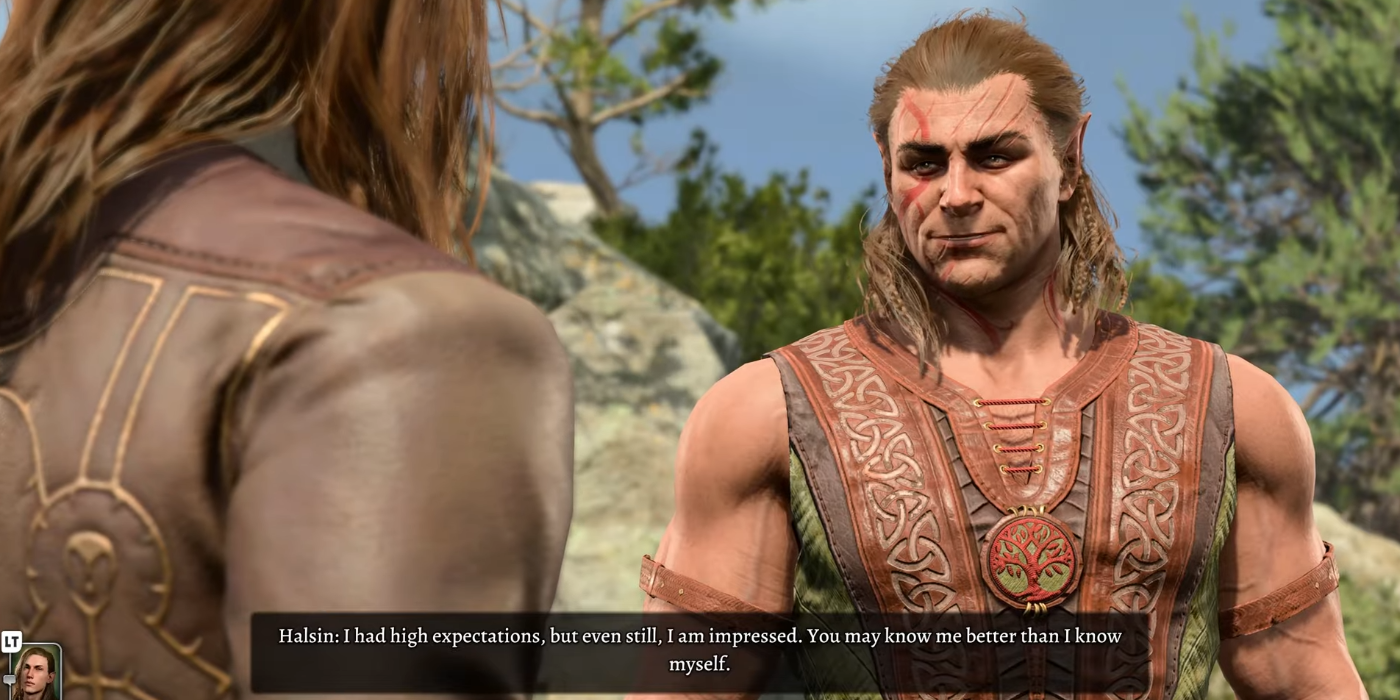The width and height of the screenshot is (1400, 700).
Task: Select the long-haired character portrait
Action: [x=37, y=673]
